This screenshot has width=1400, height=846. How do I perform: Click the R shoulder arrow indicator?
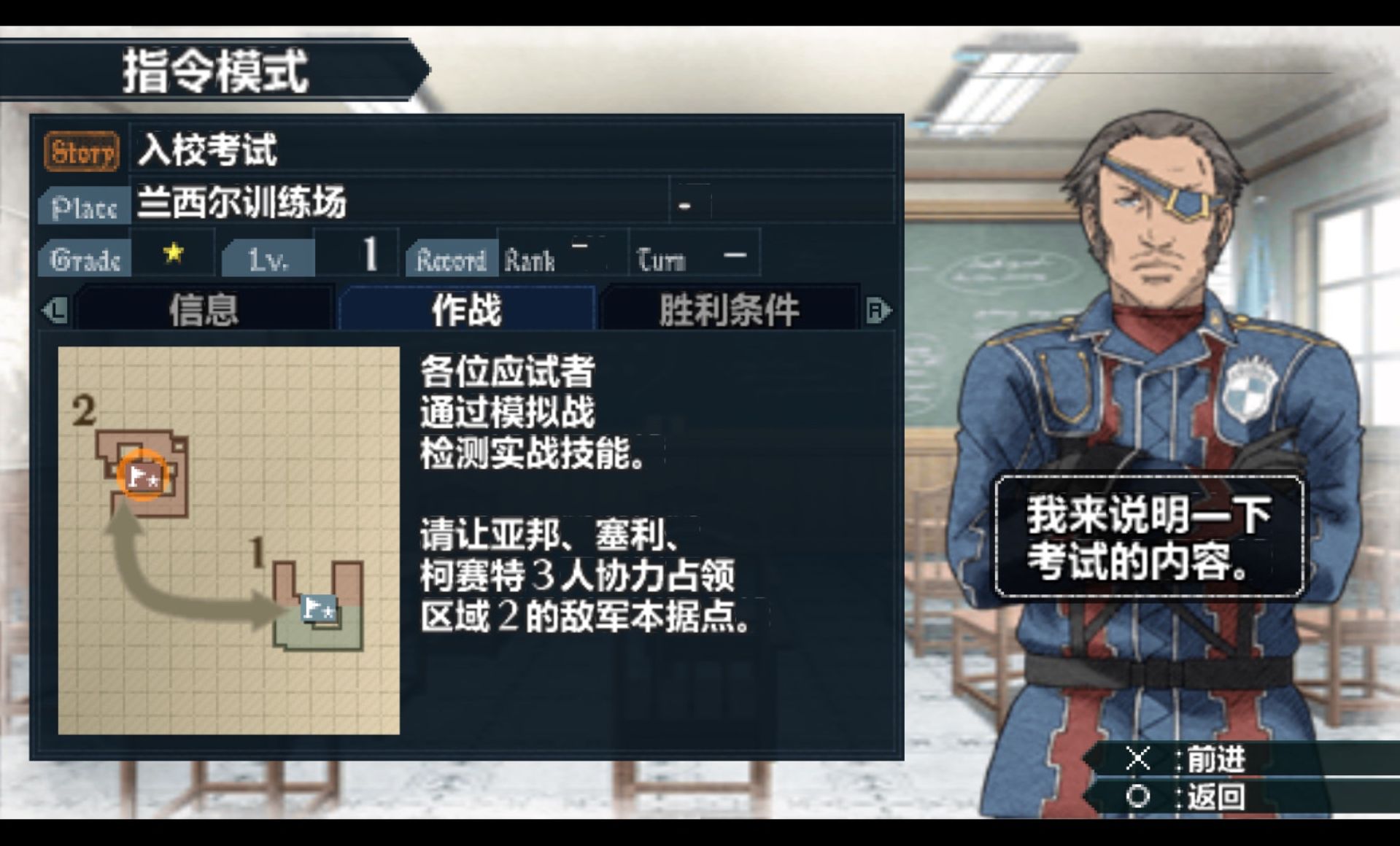879,310
